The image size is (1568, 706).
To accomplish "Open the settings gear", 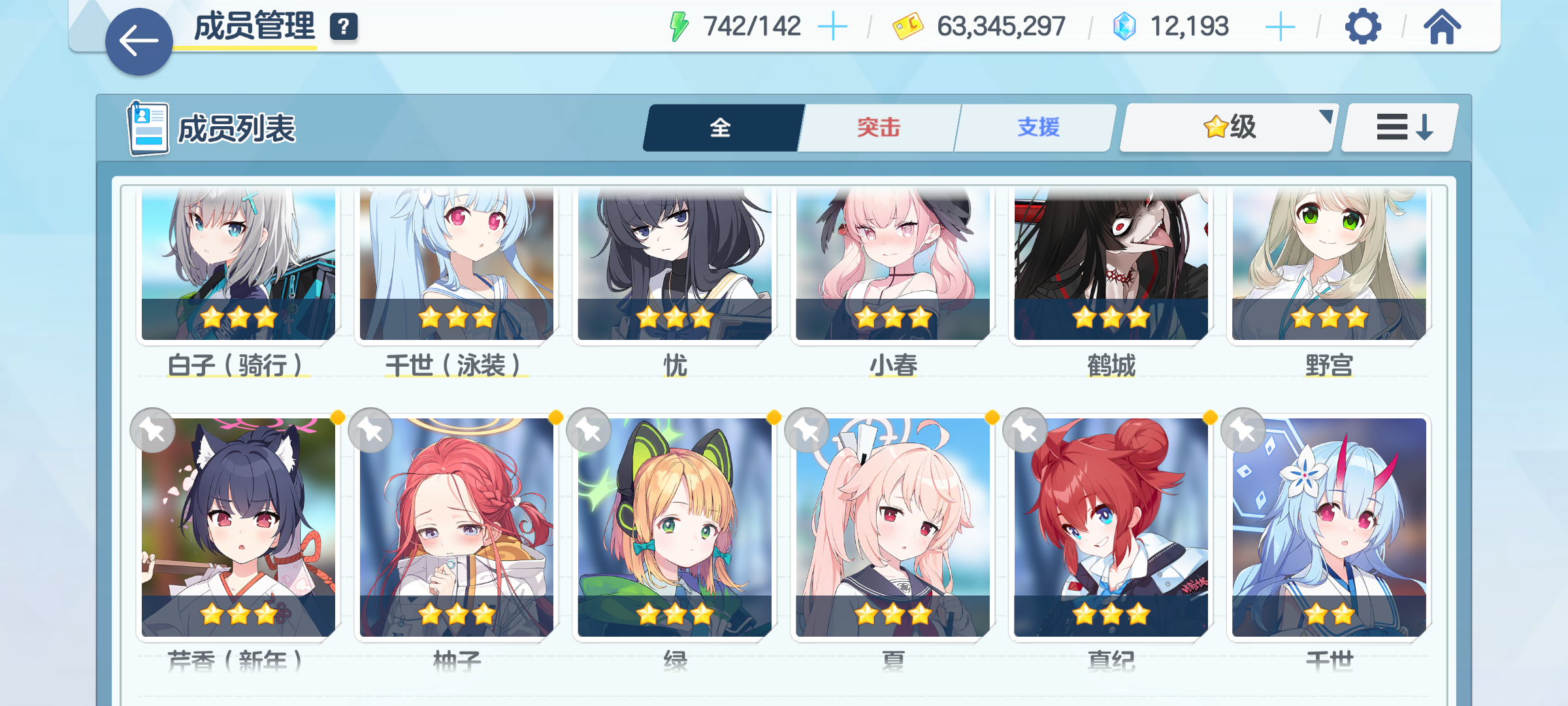I will coord(1362,27).
